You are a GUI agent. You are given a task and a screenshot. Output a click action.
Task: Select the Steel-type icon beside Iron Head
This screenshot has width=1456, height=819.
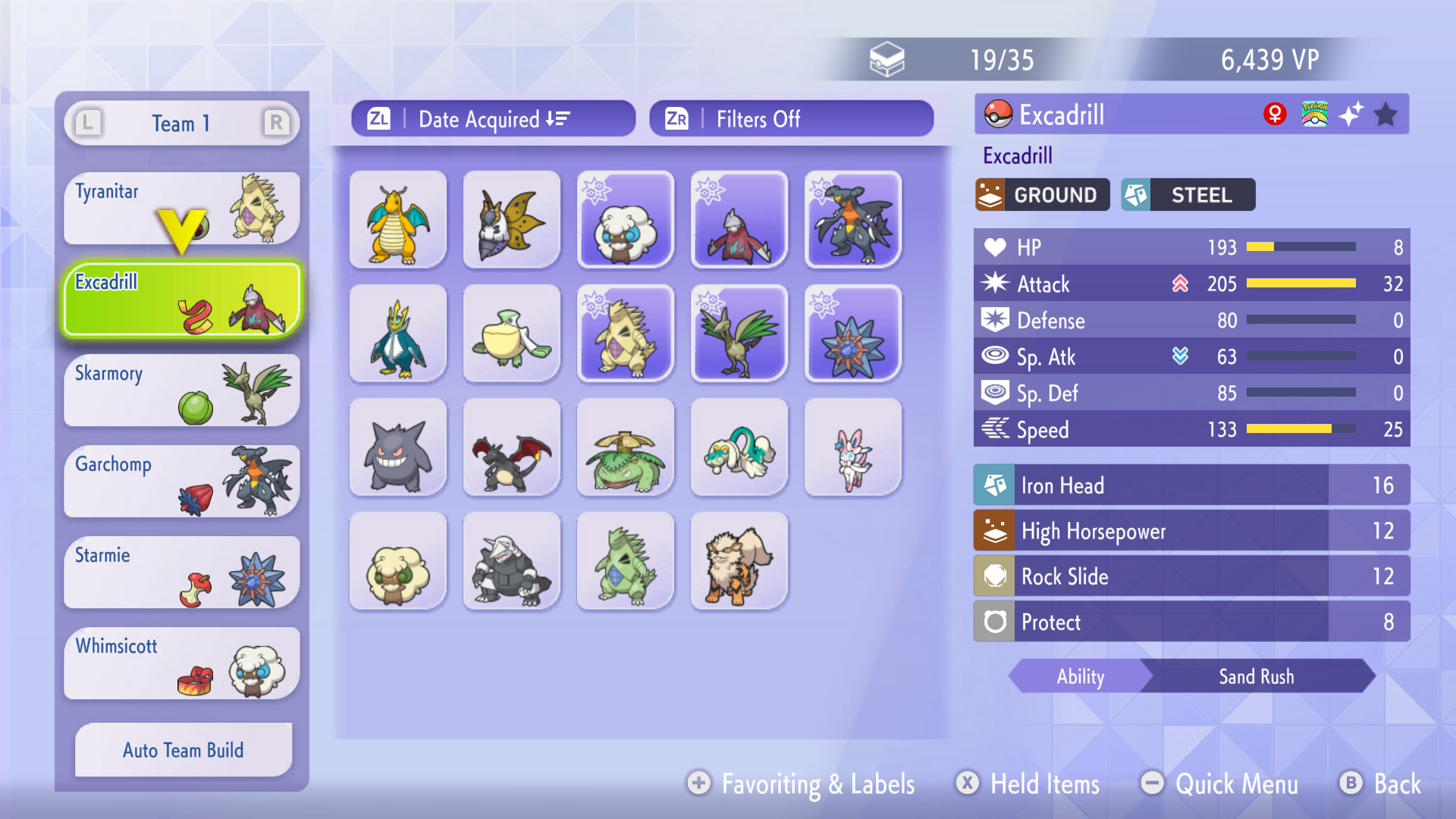click(x=996, y=485)
